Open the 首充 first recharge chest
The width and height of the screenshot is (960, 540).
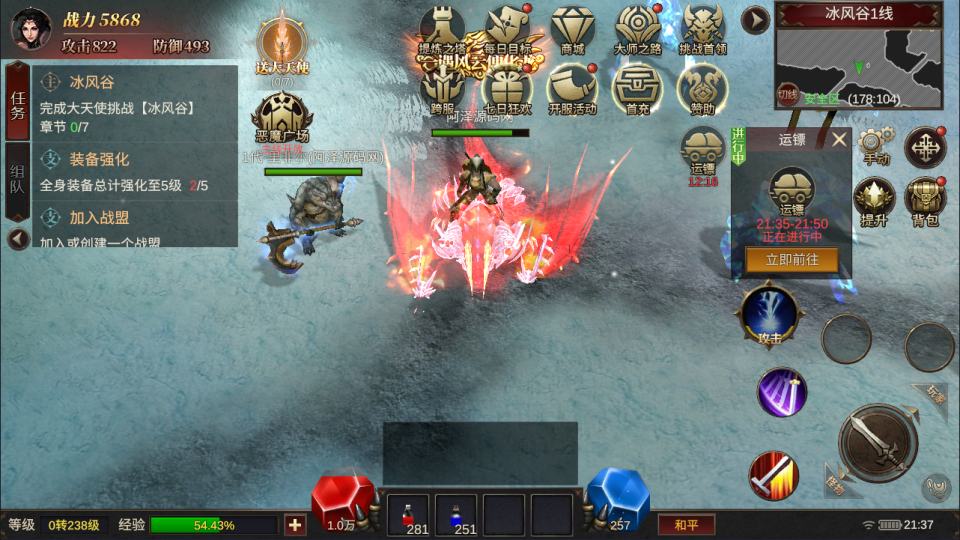(637, 87)
